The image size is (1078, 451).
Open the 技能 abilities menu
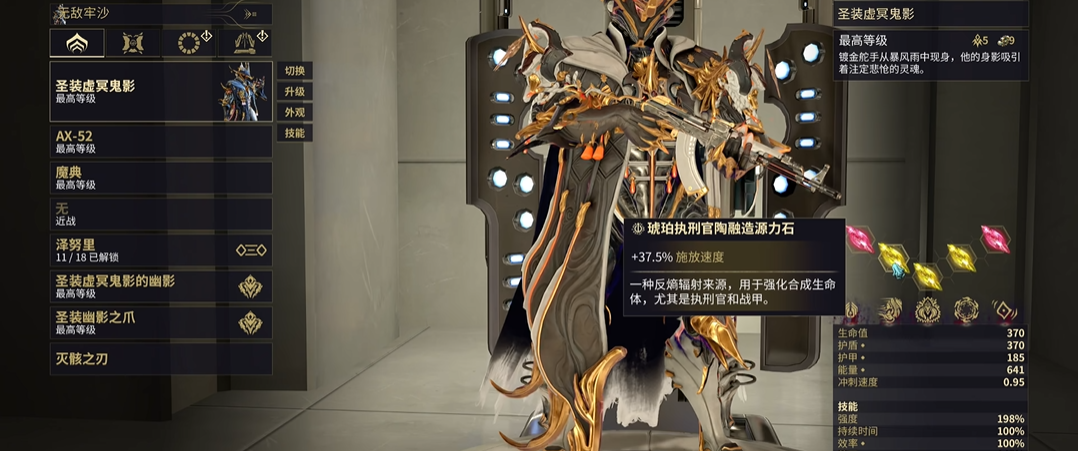point(294,133)
